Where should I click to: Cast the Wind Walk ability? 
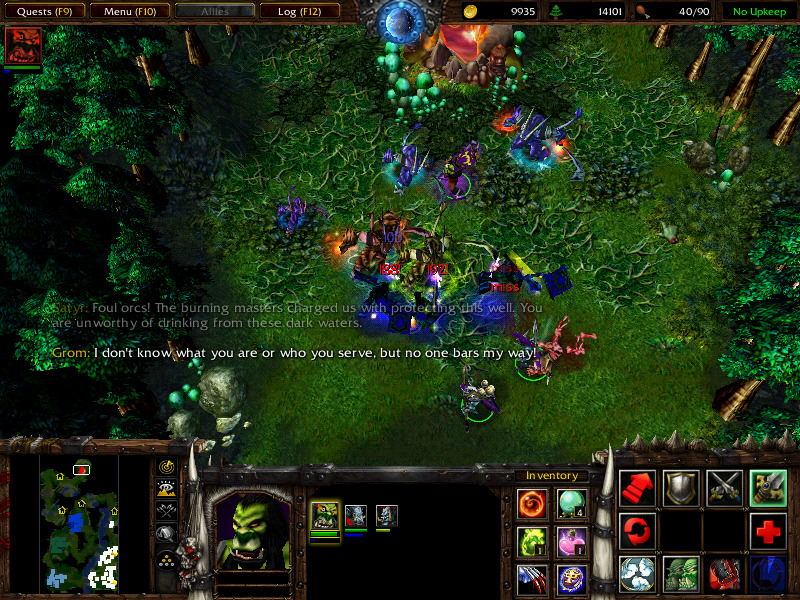coord(638,573)
